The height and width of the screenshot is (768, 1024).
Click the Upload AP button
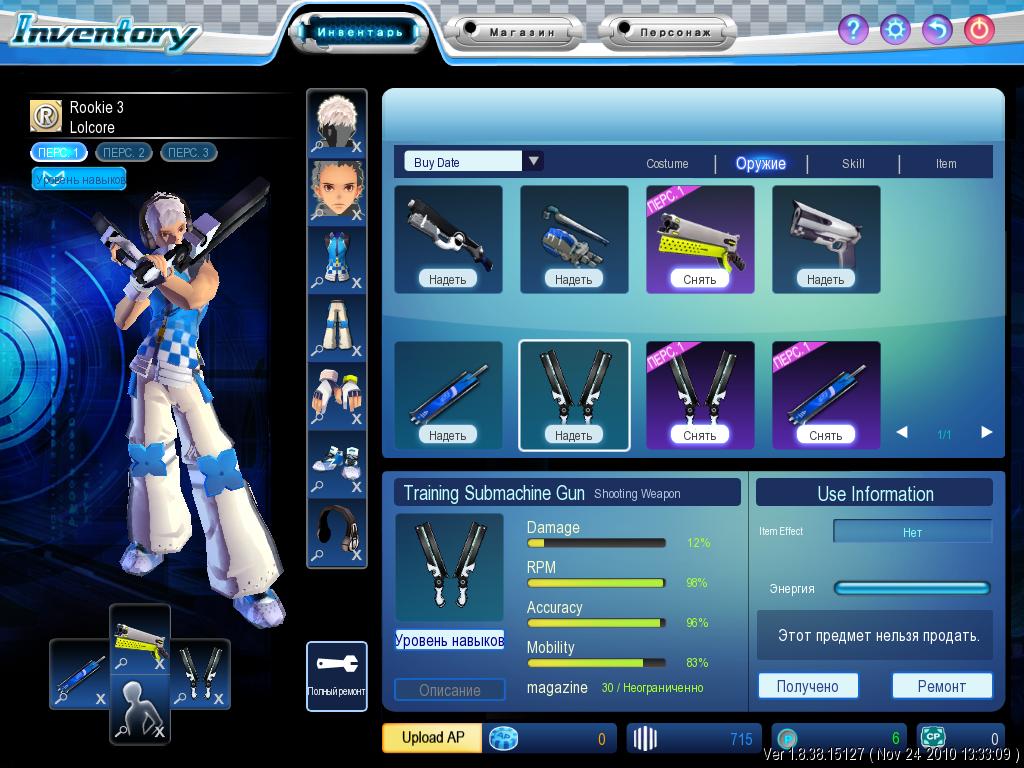432,738
